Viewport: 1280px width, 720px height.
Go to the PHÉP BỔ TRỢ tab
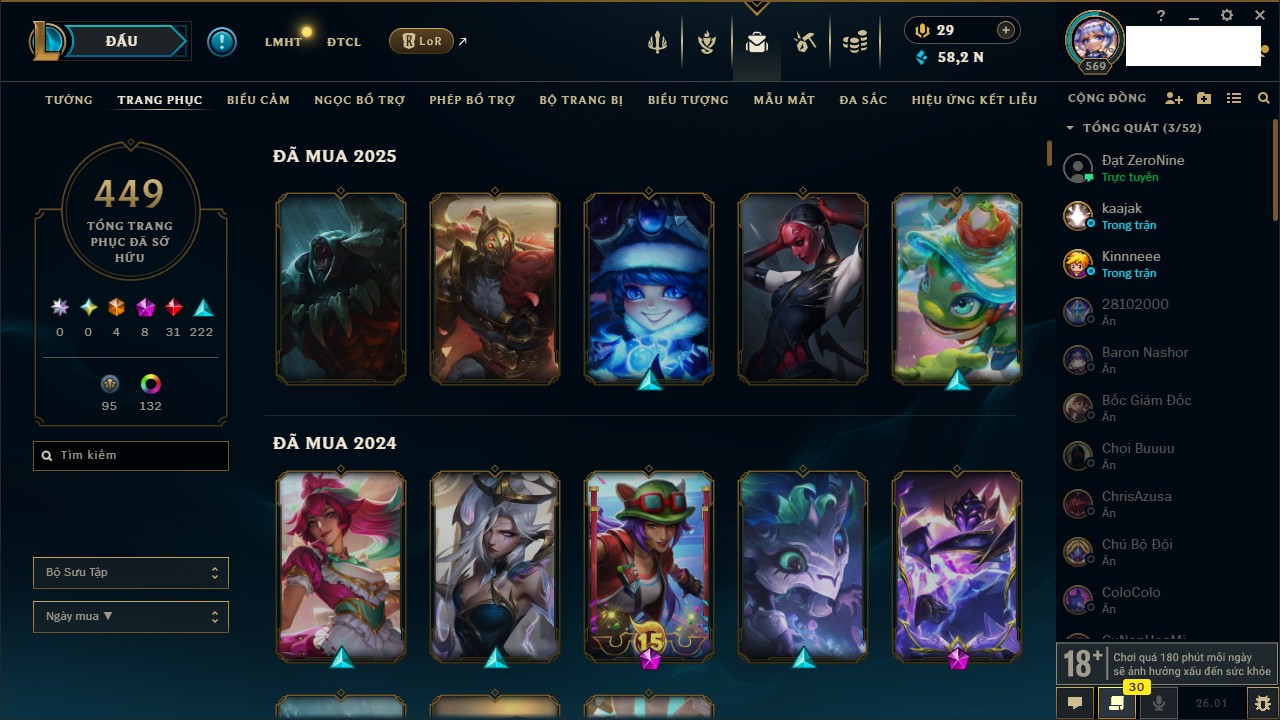pos(472,100)
